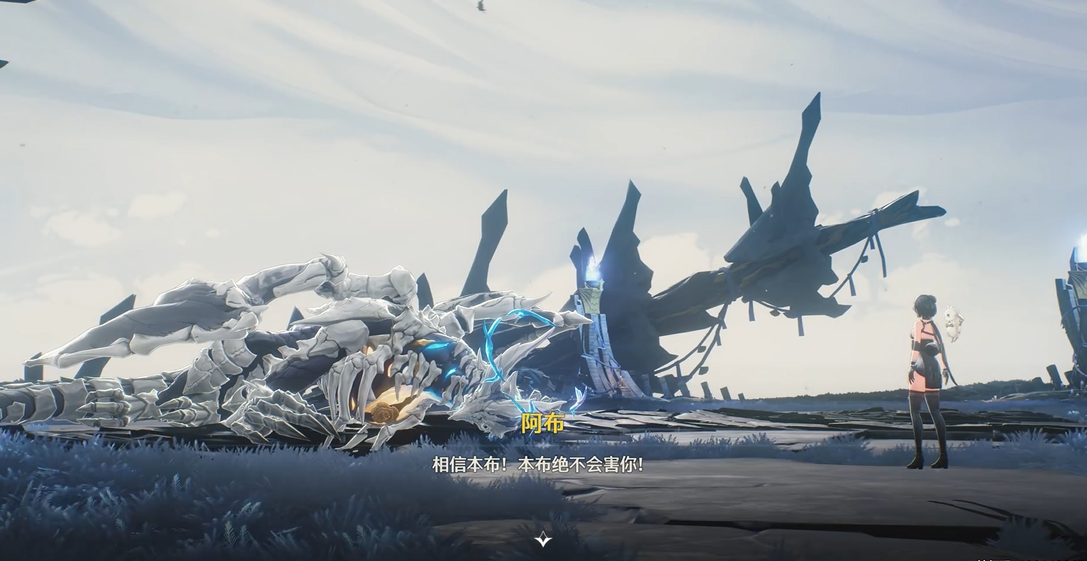The height and width of the screenshot is (561, 1087).
Task: Advance dialogue with the star continue icon
Action: [543, 539]
